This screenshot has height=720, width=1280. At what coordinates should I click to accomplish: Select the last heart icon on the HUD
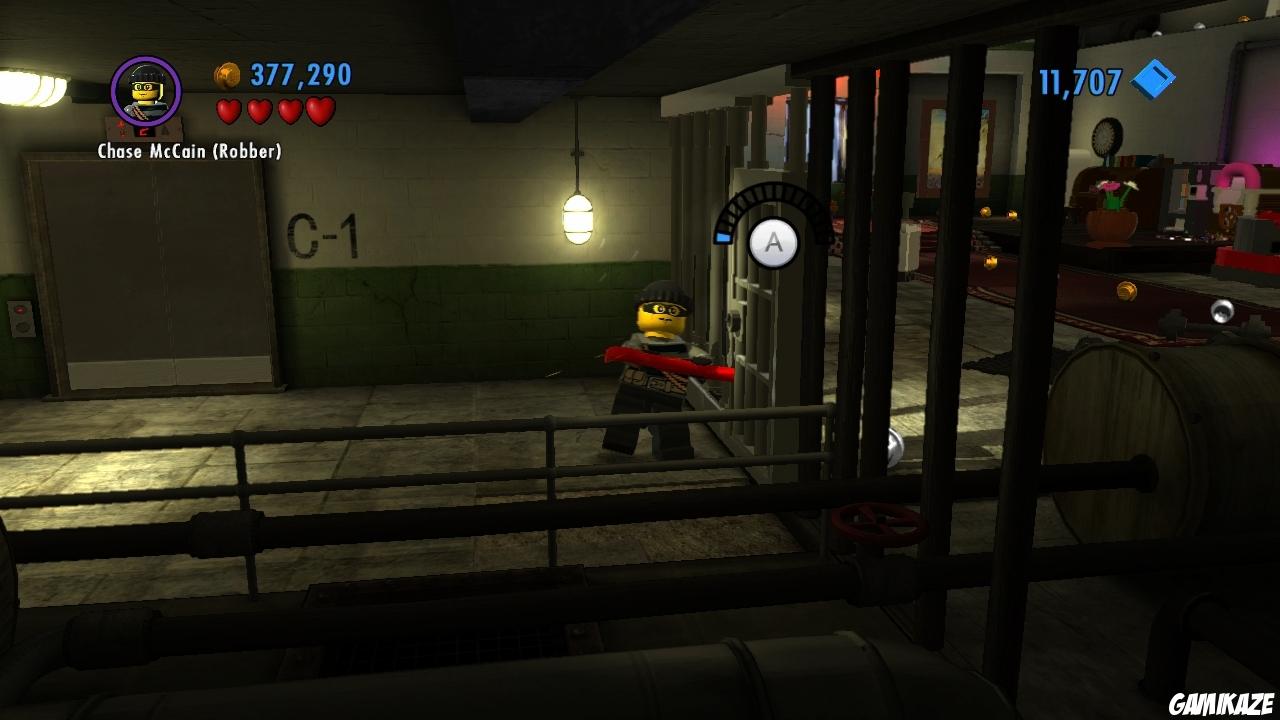tap(320, 112)
